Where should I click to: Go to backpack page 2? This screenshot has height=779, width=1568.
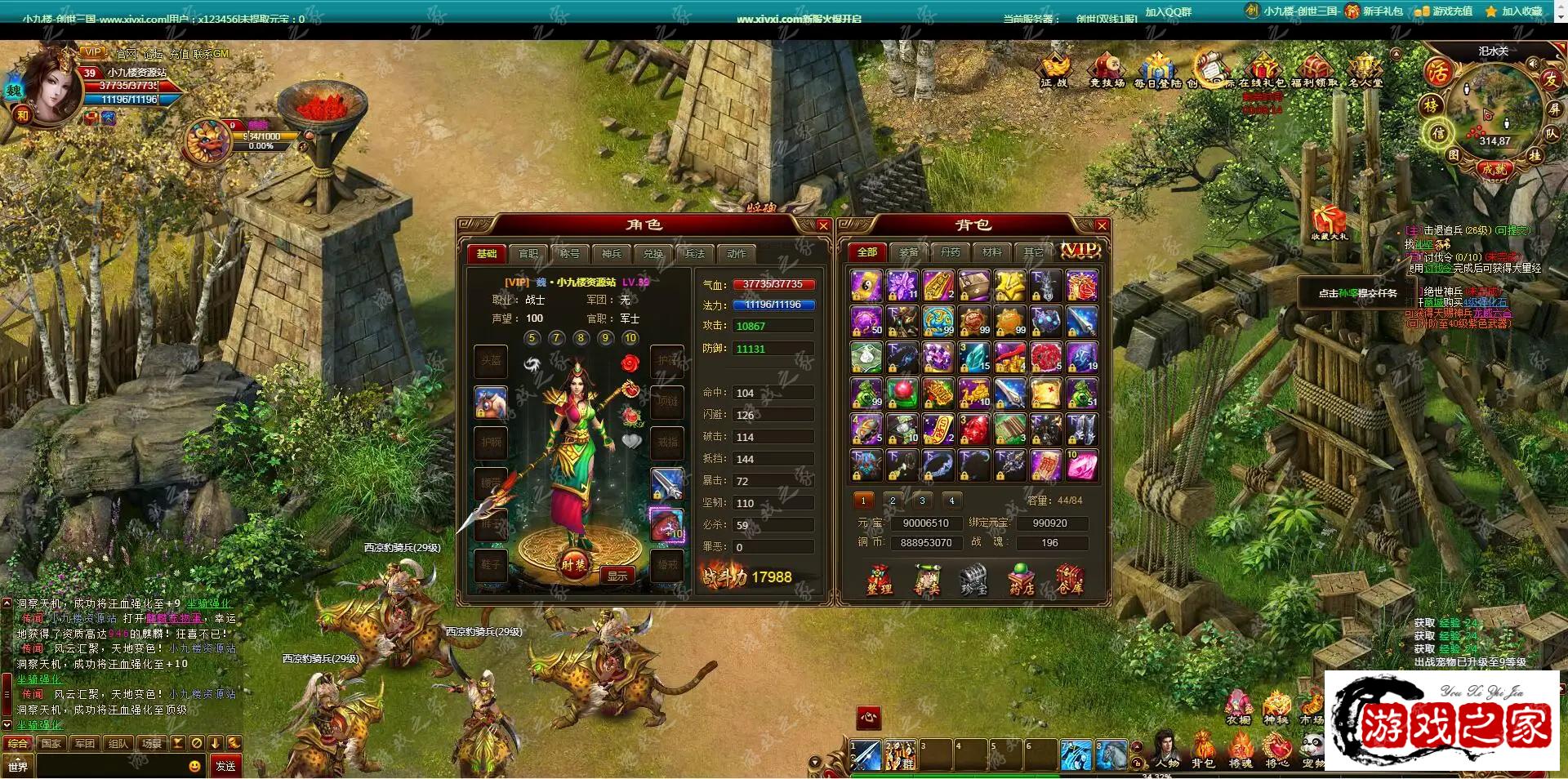(x=893, y=501)
